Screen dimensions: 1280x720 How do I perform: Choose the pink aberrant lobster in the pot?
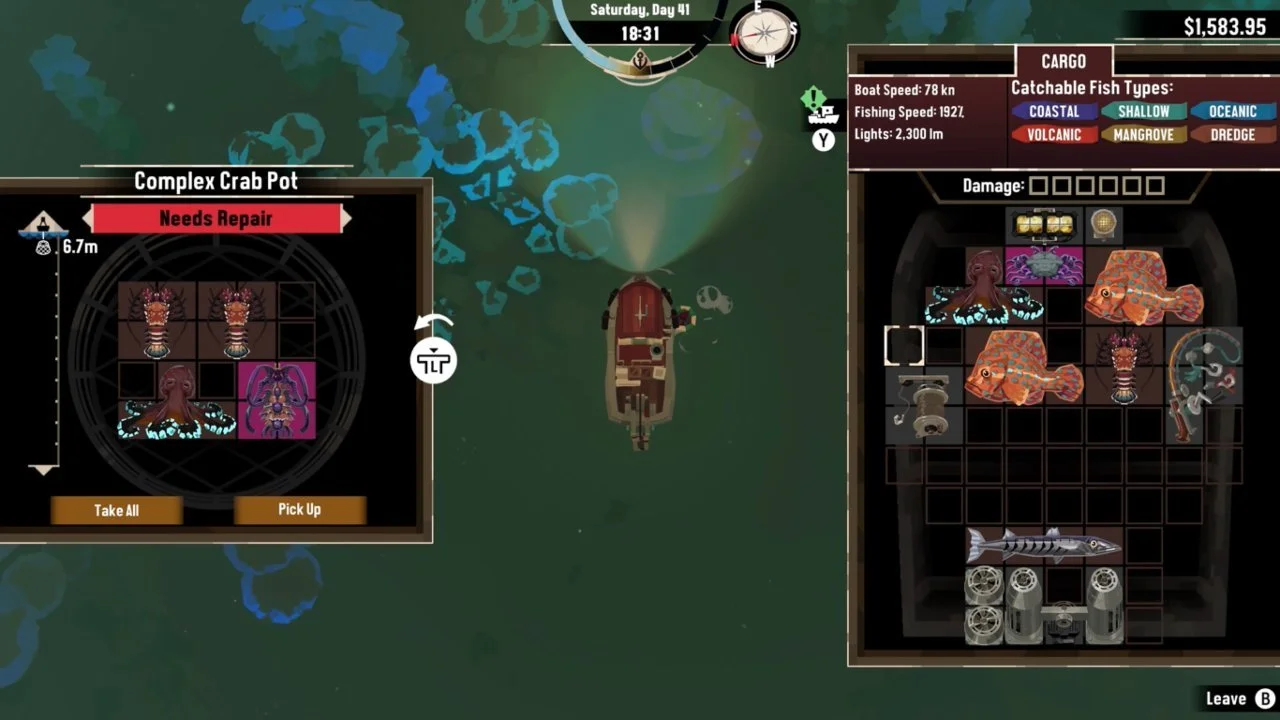[276, 401]
